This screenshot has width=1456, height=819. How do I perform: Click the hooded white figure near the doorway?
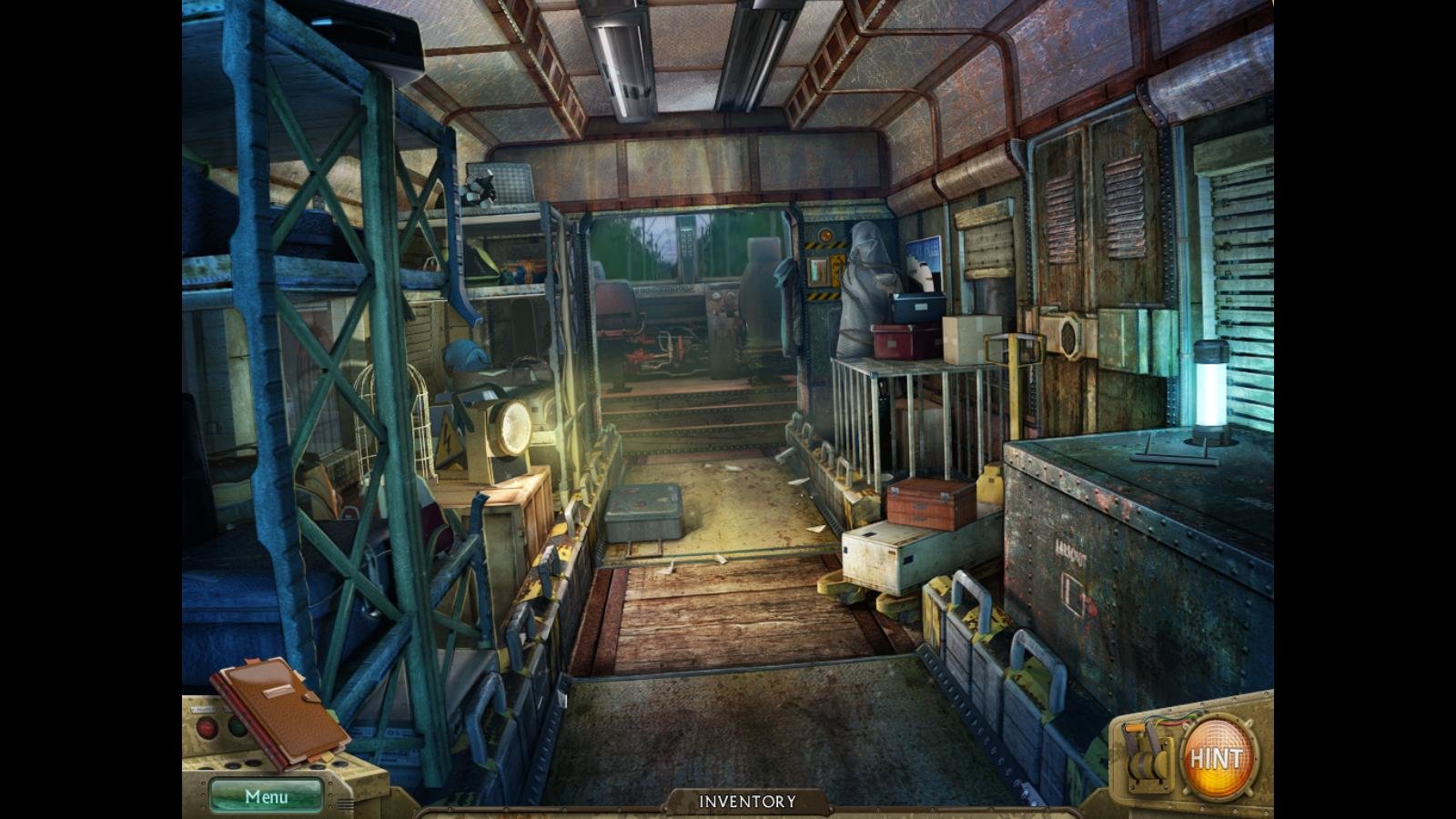[866, 273]
